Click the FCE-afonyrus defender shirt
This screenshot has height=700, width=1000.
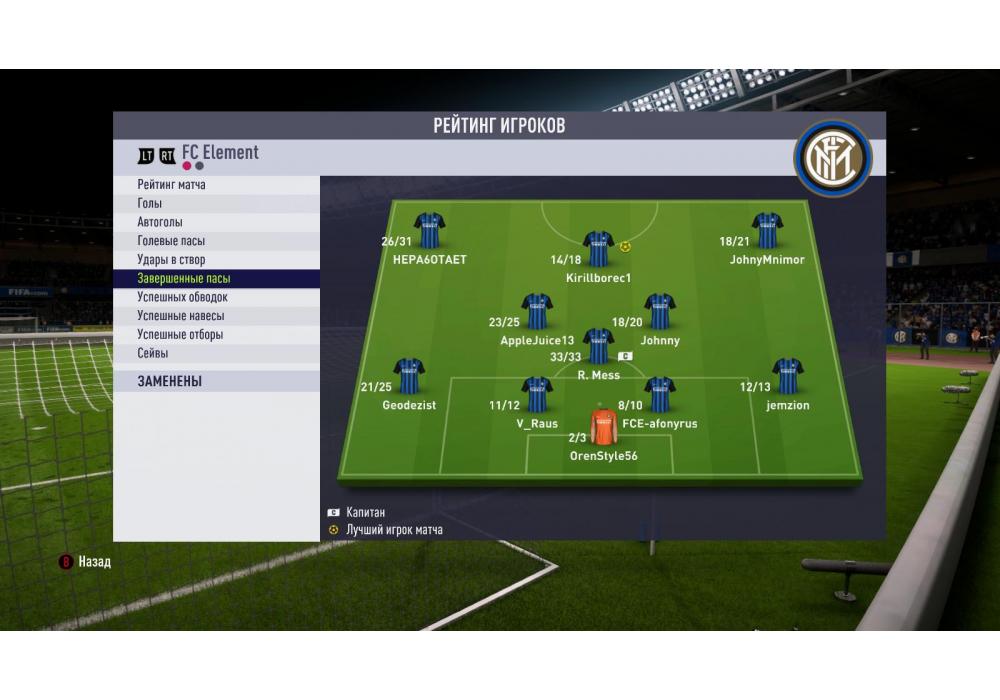point(660,394)
